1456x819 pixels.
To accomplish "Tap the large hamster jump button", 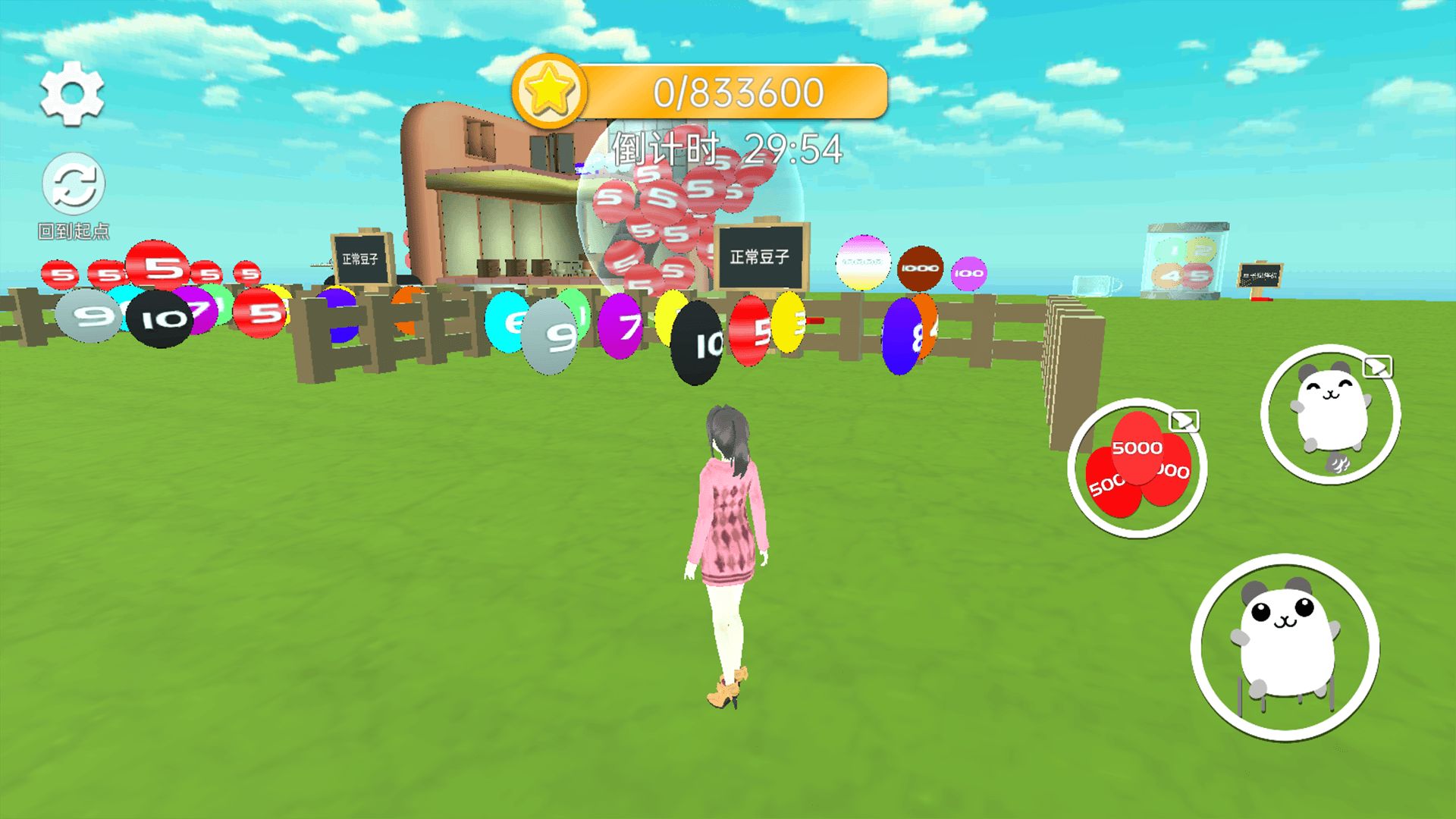I will click(x=1285, y=647).
